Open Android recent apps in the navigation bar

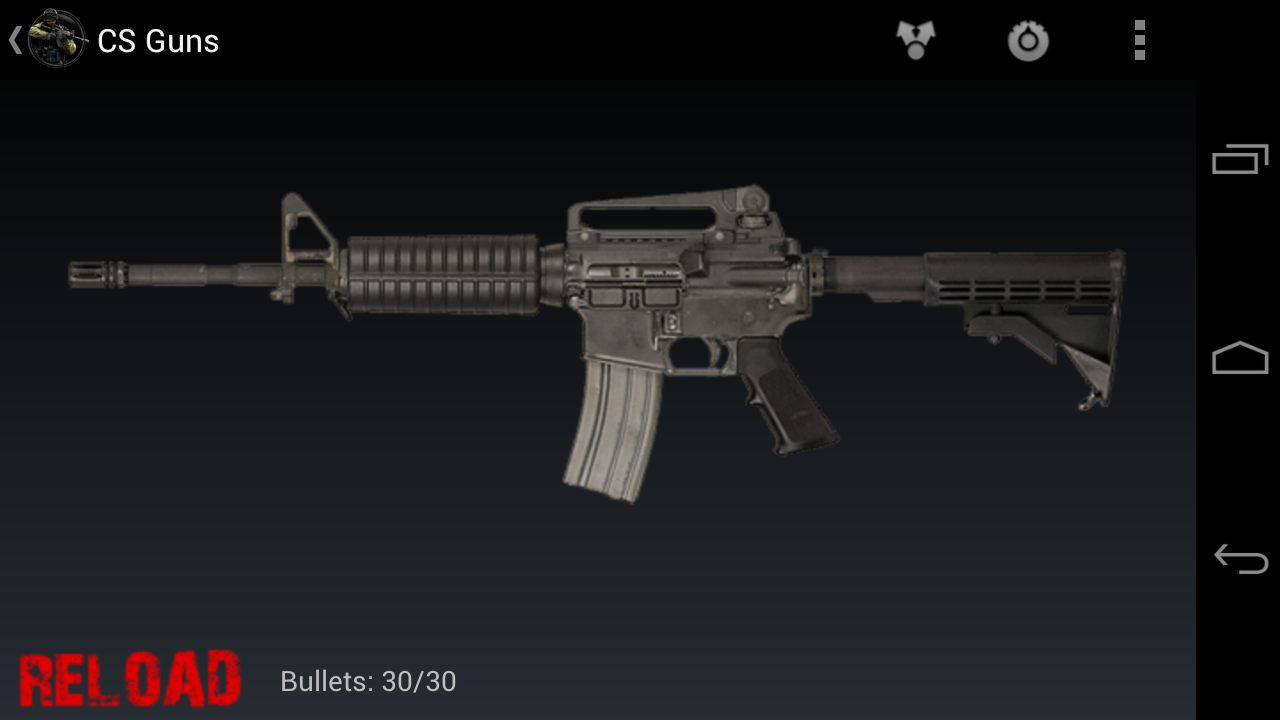pyautogui.click(x=1239, y=157)
